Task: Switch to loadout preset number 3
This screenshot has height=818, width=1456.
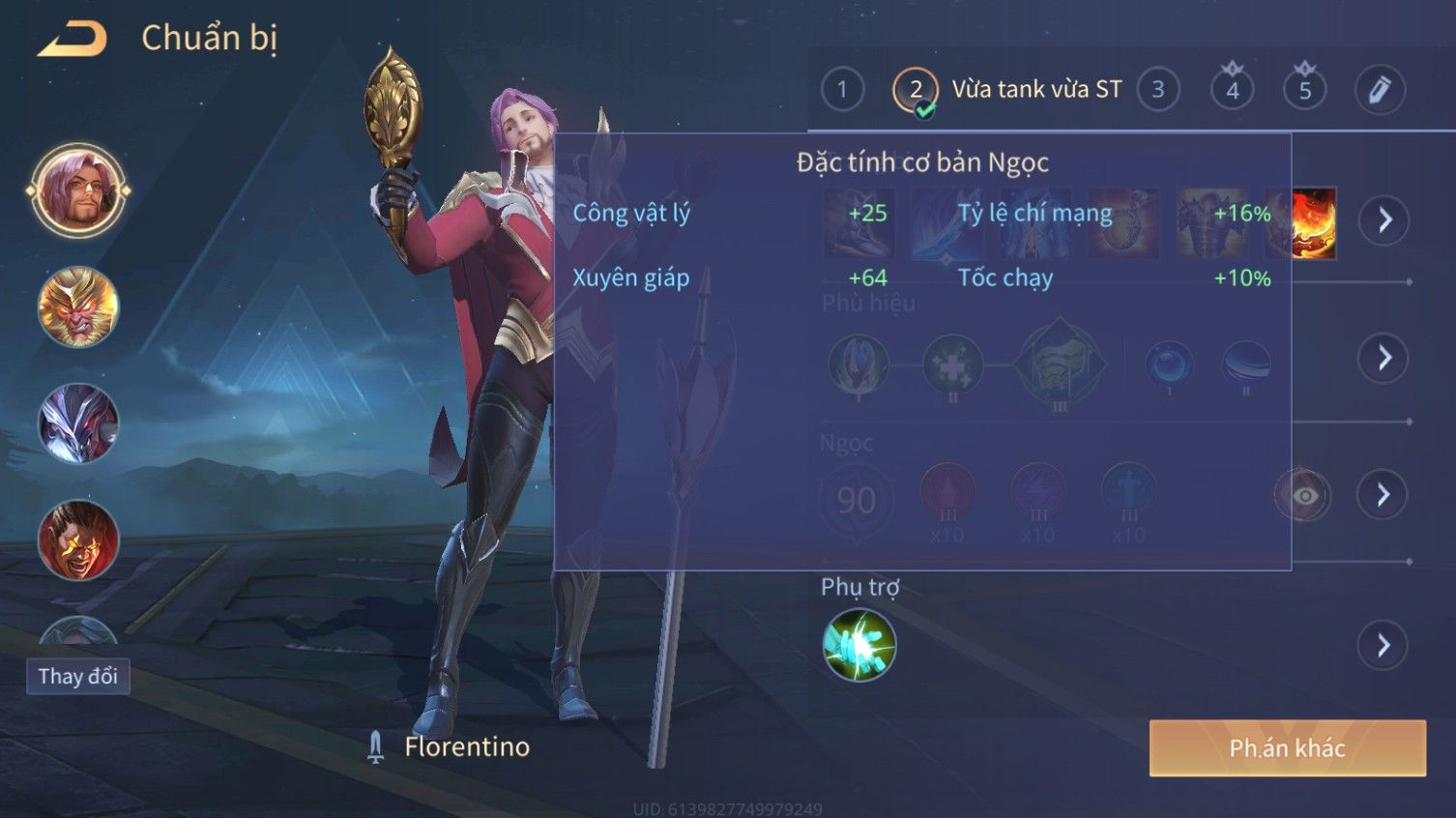Action: tap(1157, 90)
